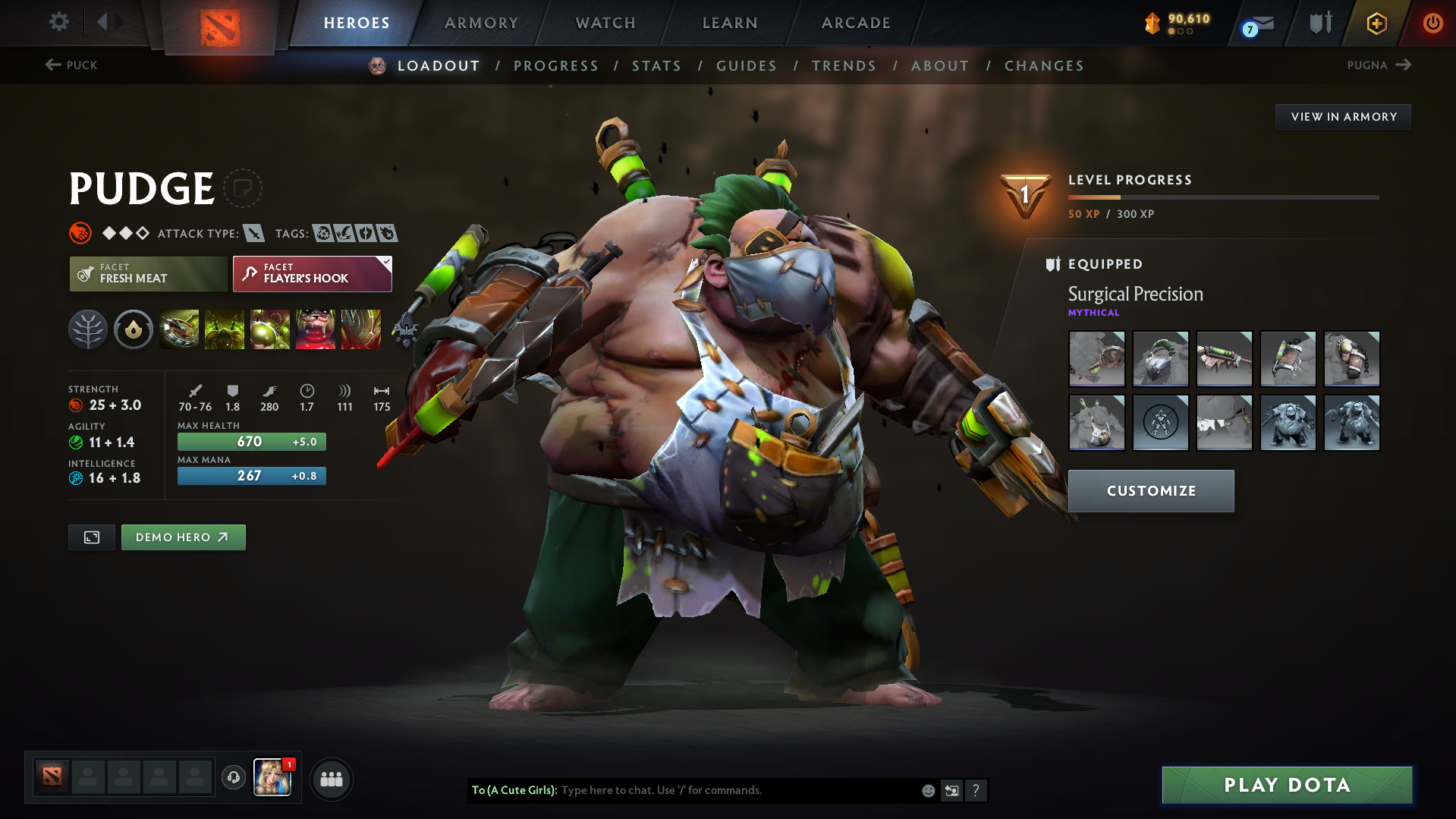This screenshot has height=819, width=1456.
Task: Open settings with the gear icon
Action: [x=58, y=22]
